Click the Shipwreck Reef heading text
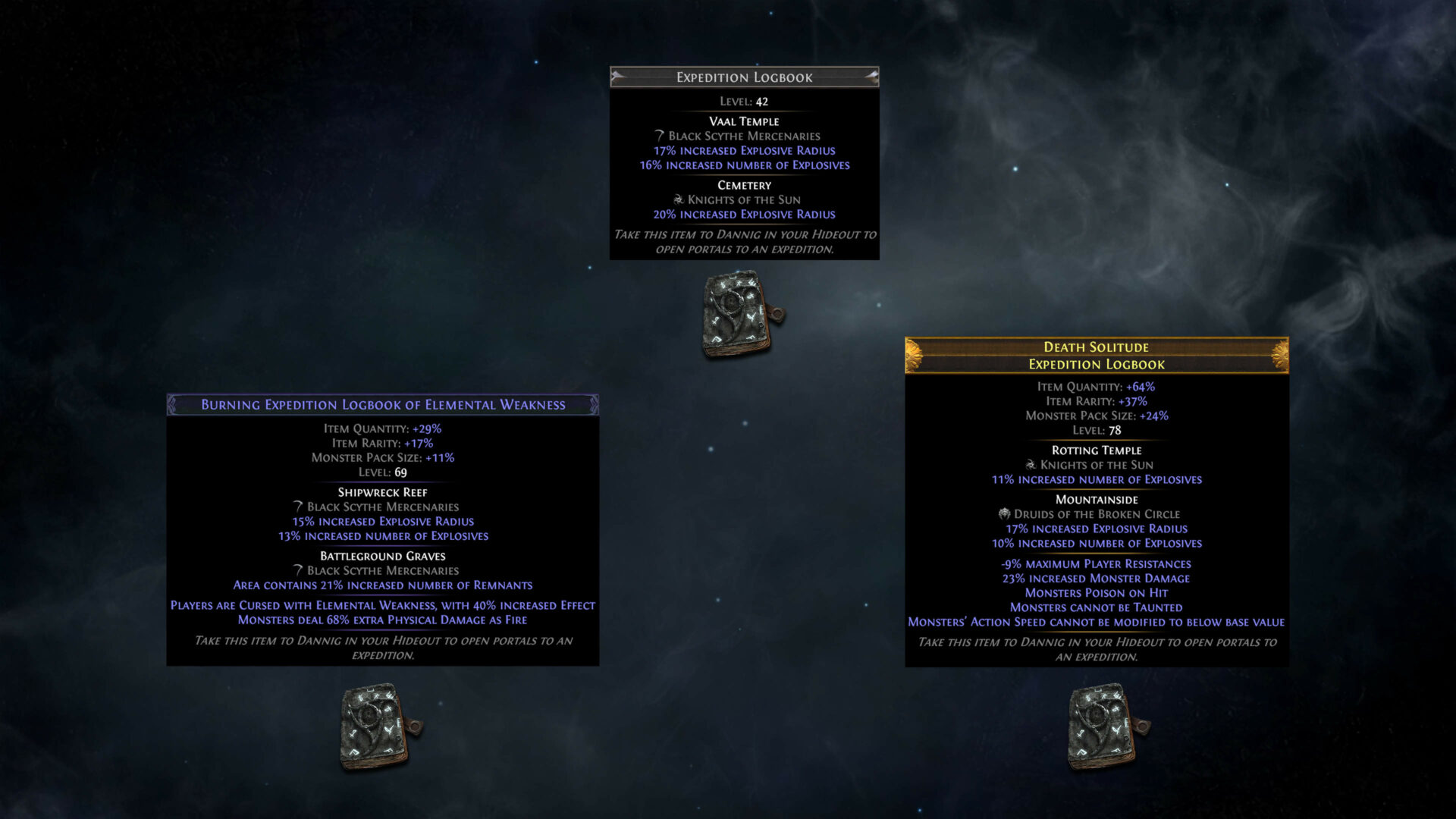The image size is (1456, 819). pyautogui.click(x=383, y=492)
